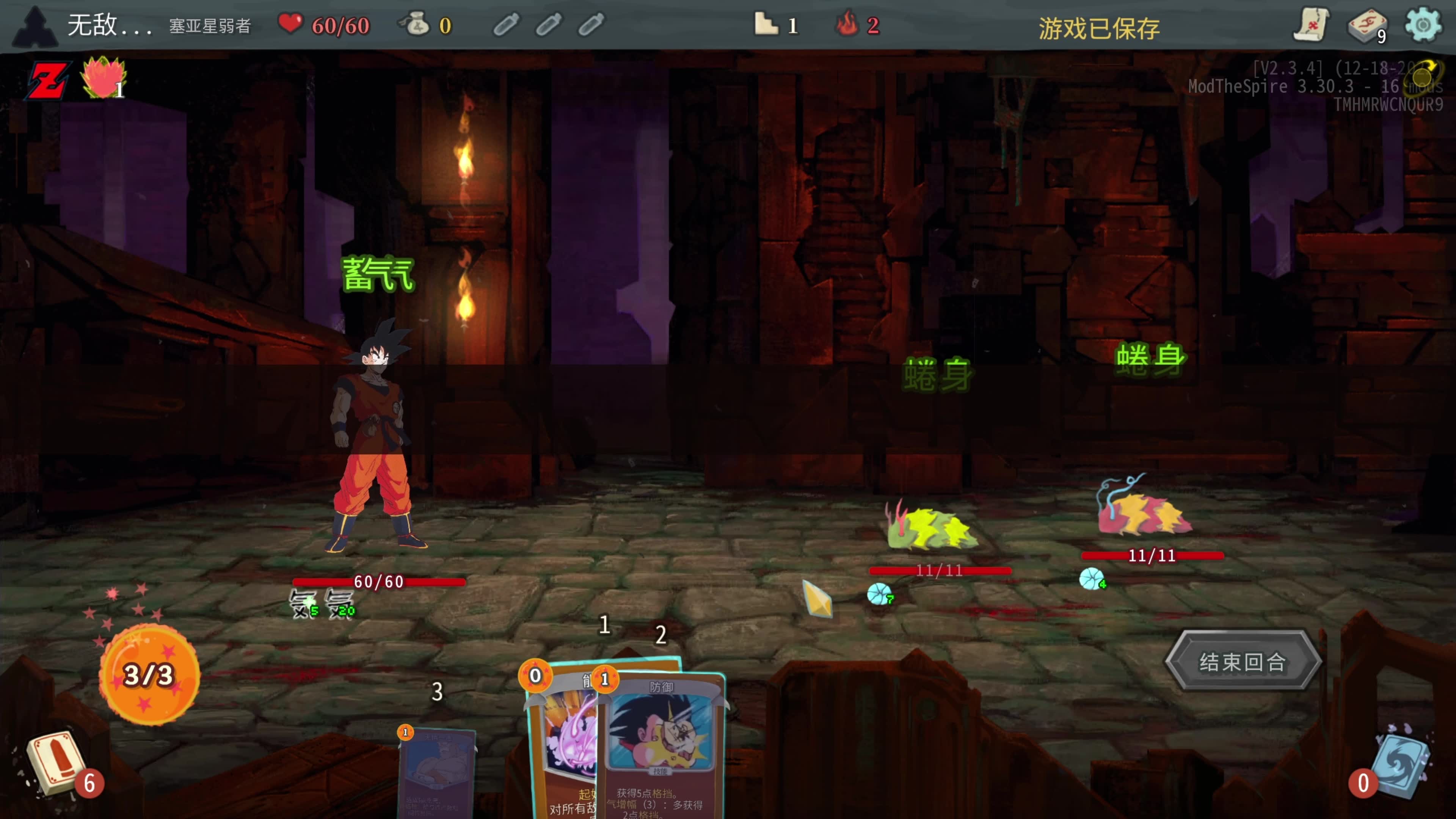Click the gold pouch icon
The width and height of the screenshot is (1456, 819).
click(417, 25)
